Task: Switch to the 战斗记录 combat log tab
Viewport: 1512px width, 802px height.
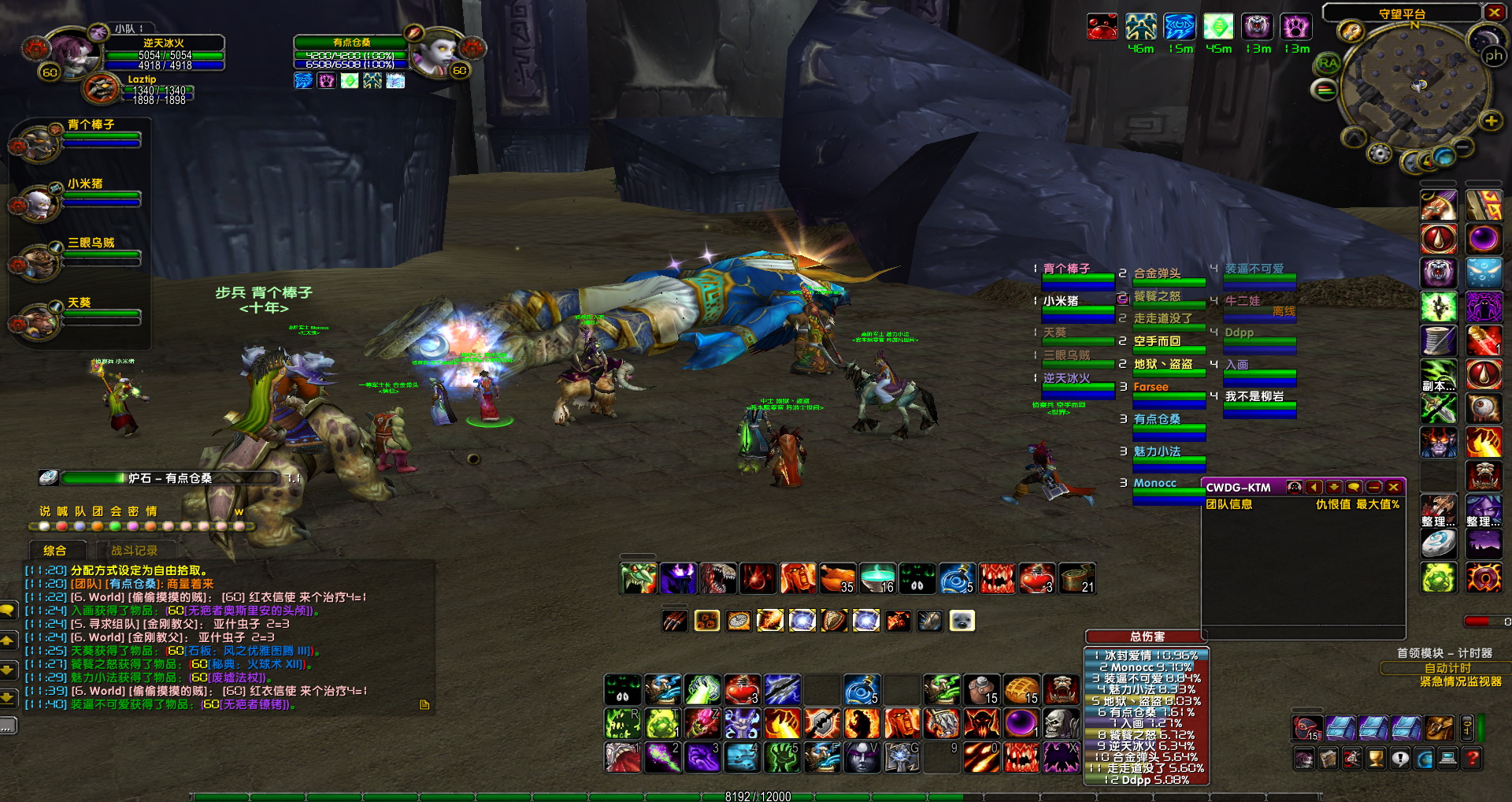Action: (x=134, y=551)
